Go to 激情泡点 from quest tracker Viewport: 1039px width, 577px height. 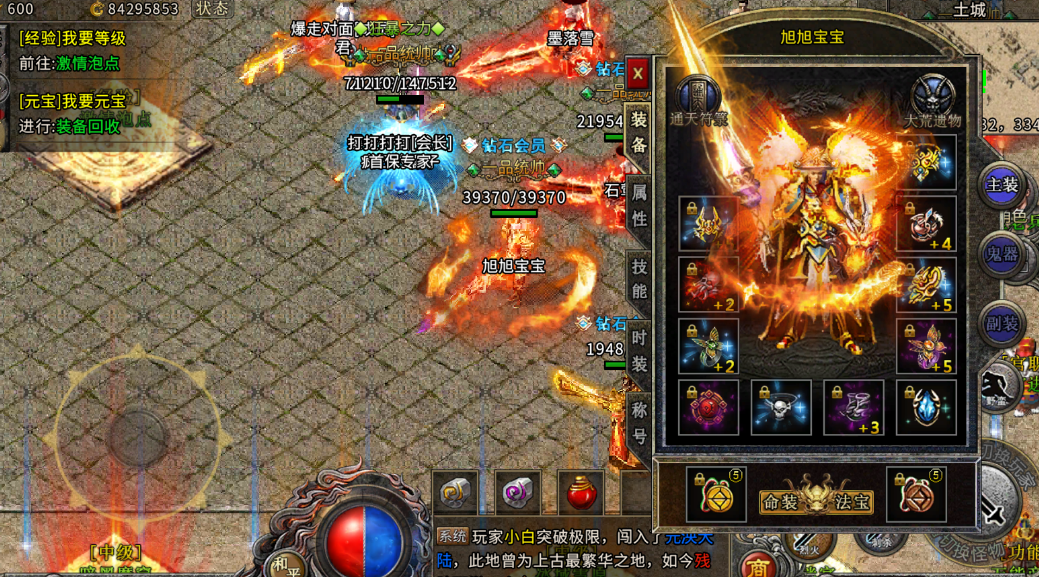(88, 63)
